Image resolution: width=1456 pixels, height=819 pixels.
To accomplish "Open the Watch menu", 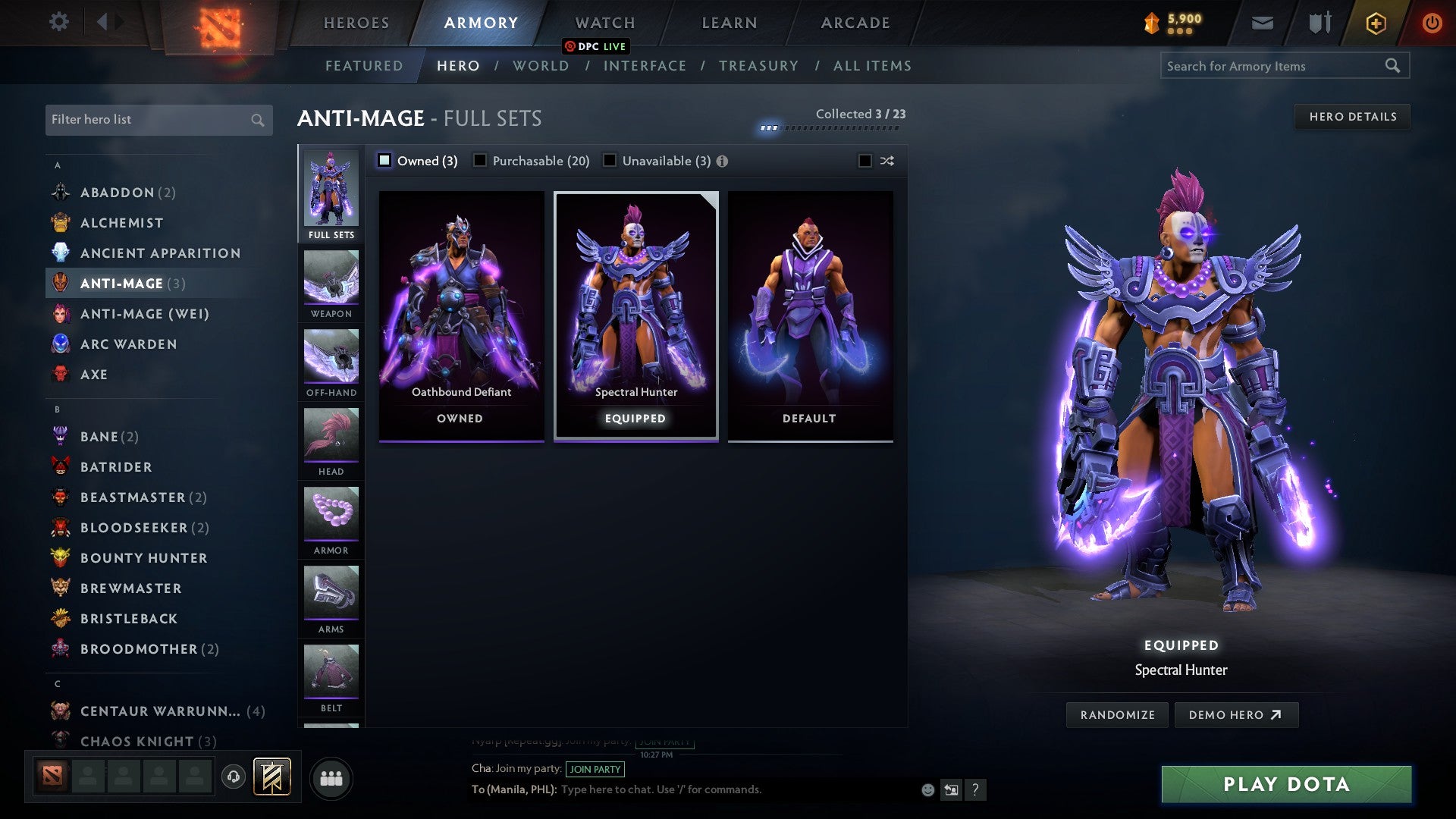I will click(604, 22).
